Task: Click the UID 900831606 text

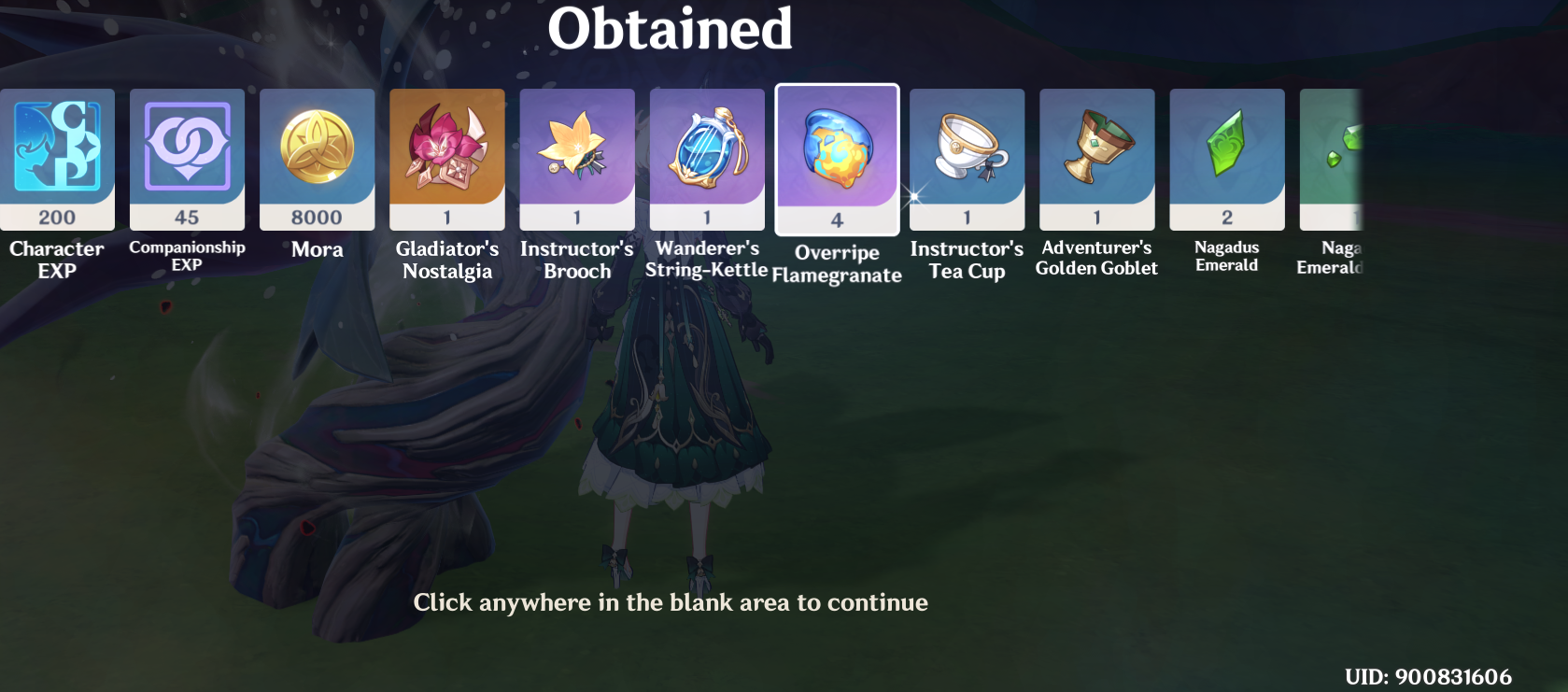Action: [1431, 675]
